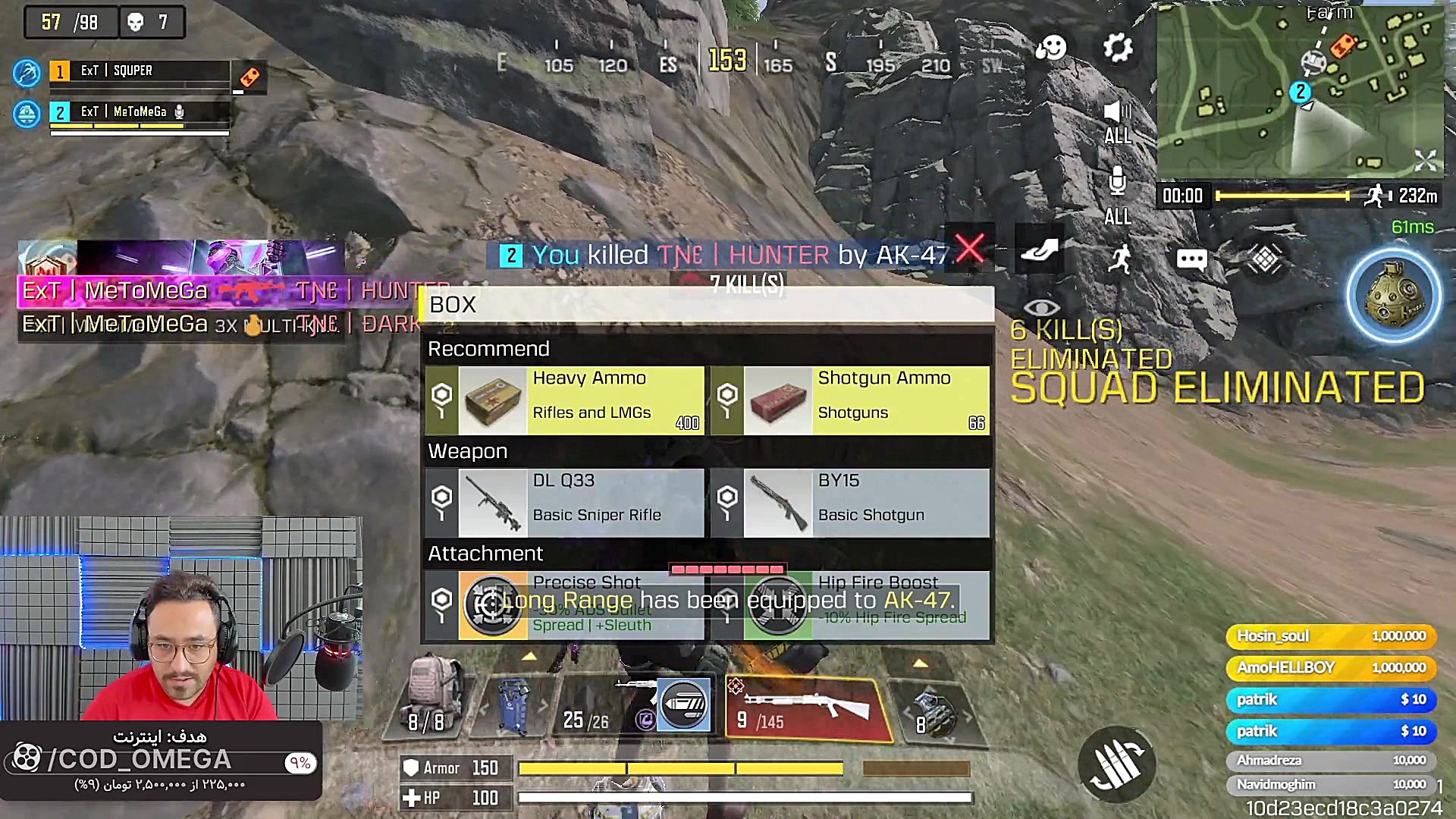Screen dimensions: 1456x819
Task: Mute the ALL voice chat speaker
Action: point(1116,111)
